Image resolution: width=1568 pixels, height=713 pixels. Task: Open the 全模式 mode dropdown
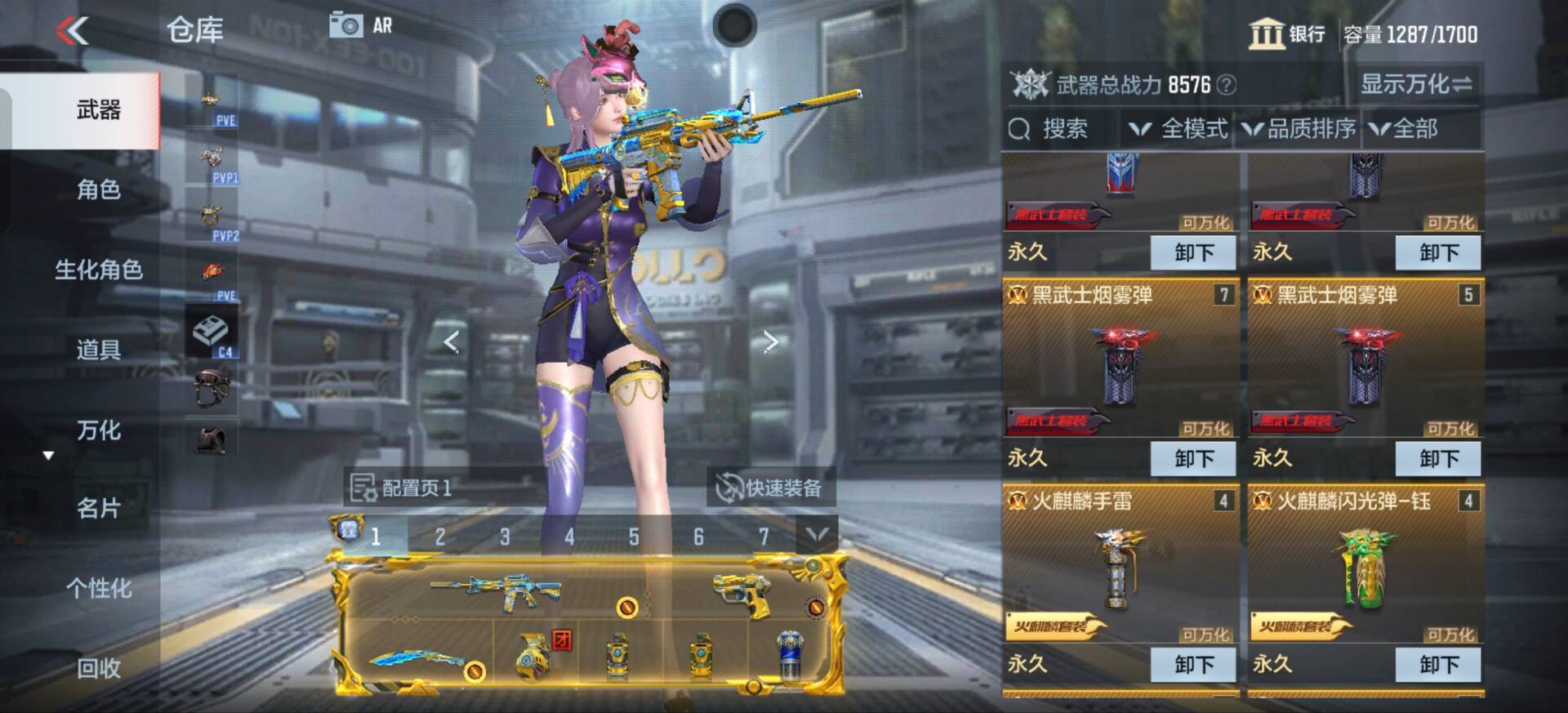point(1179,129)
